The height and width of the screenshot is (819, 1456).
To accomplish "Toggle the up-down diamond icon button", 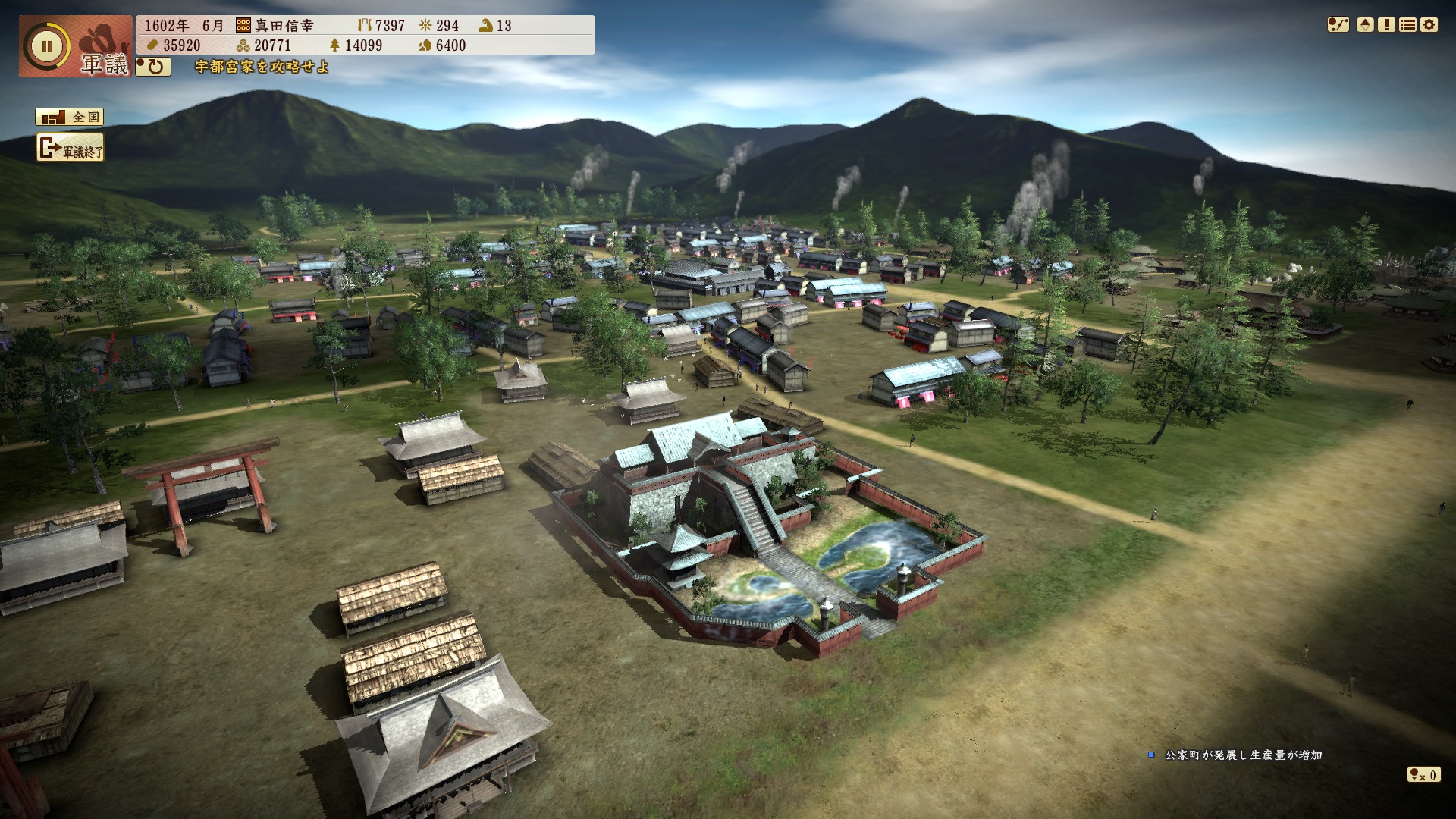I will click(1365, 25).
